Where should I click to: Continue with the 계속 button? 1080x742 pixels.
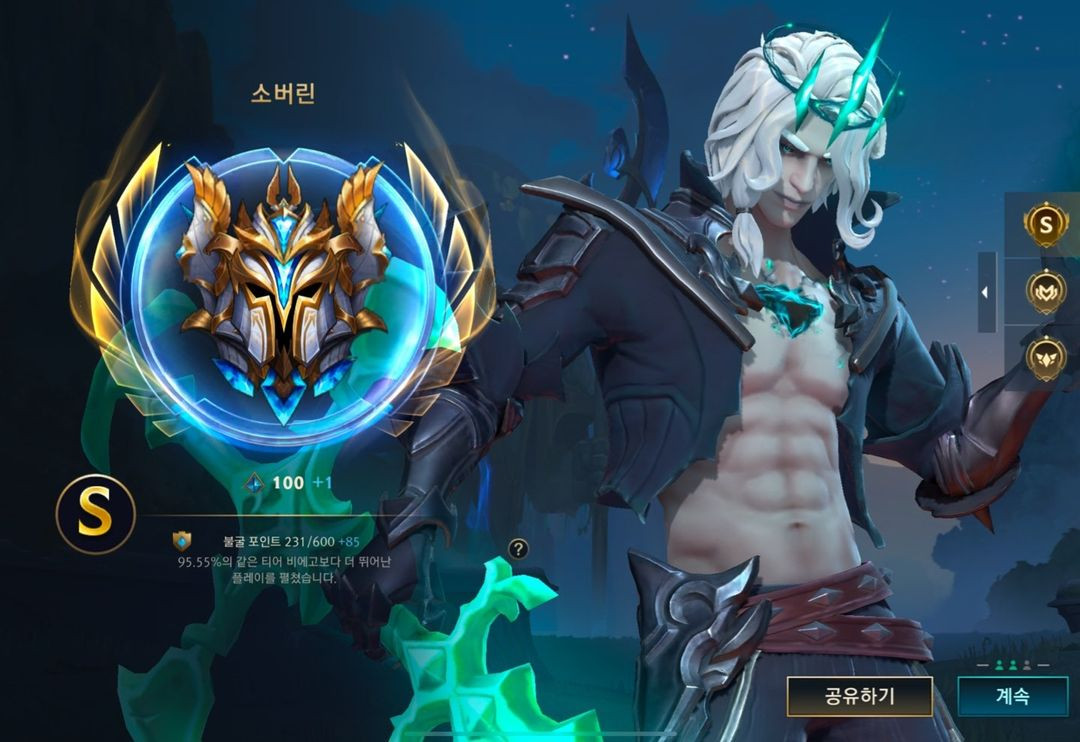coord(1011,696)
